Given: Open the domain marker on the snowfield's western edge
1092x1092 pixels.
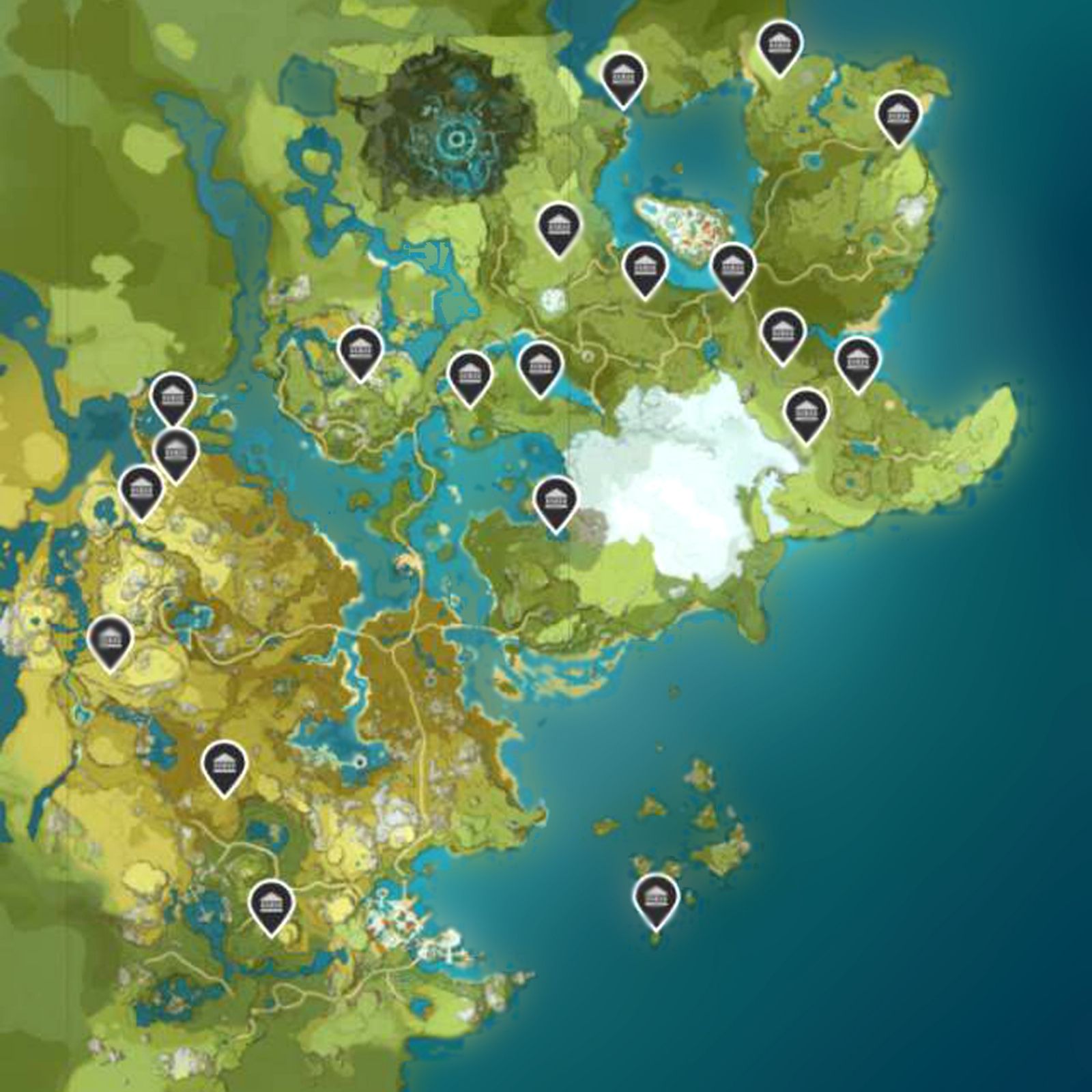Looking at the screenshot, I should click(x=556, y=500).
